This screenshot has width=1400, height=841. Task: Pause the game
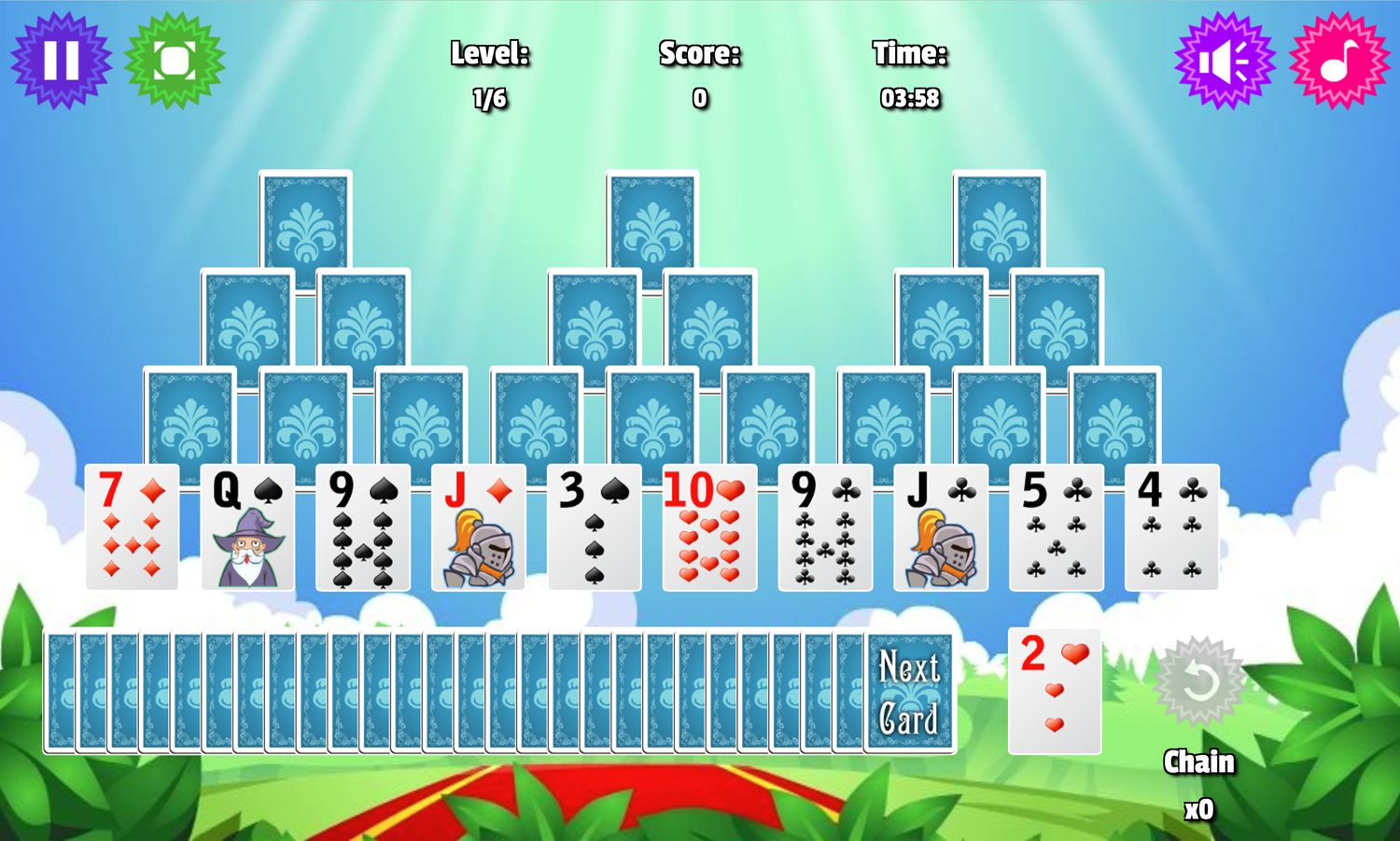(x=59, y=61)
